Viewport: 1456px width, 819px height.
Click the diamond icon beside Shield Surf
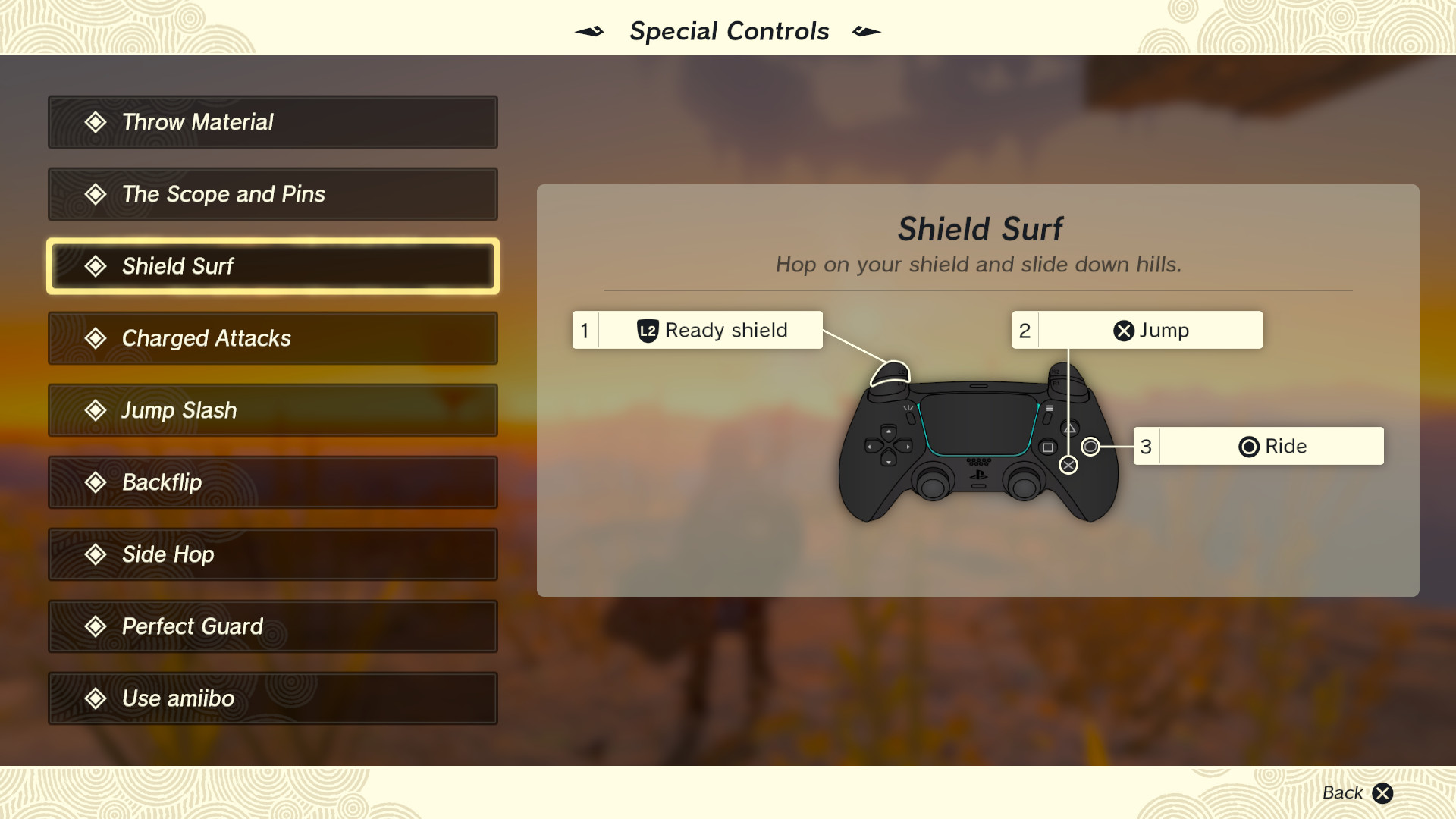[96, 266]
